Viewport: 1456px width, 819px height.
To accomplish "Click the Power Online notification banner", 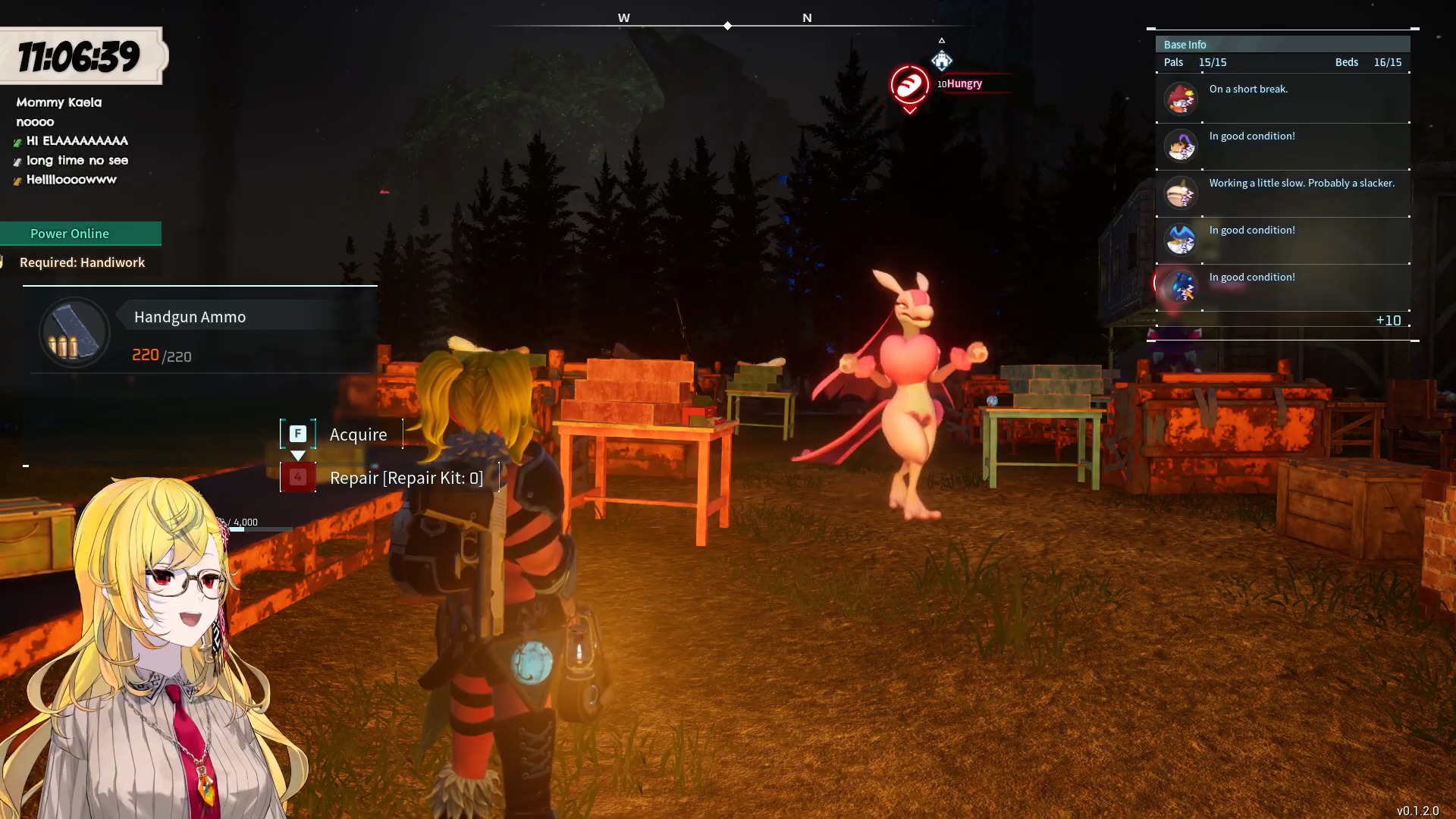I will coord(79,234).
